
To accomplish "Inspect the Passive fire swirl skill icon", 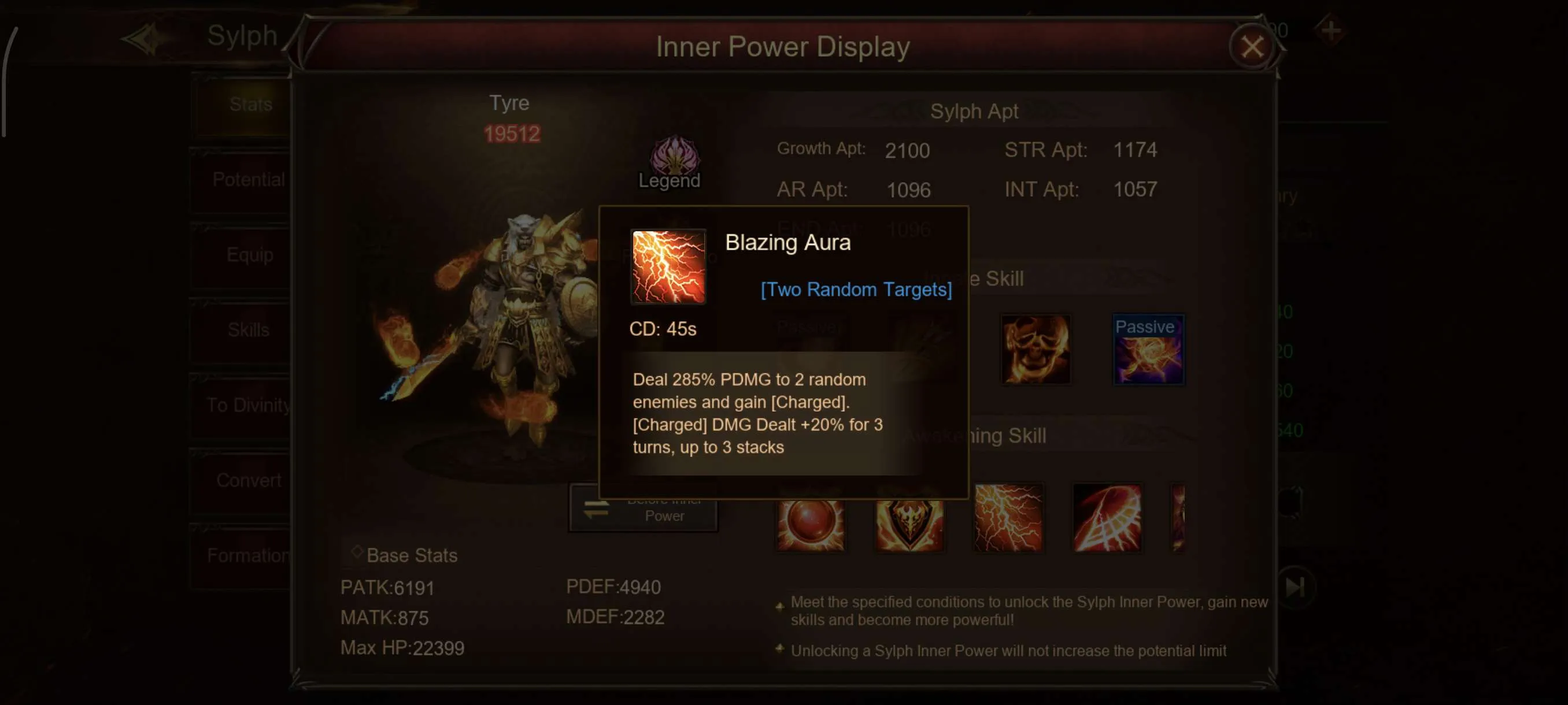I will [1148, 350].
